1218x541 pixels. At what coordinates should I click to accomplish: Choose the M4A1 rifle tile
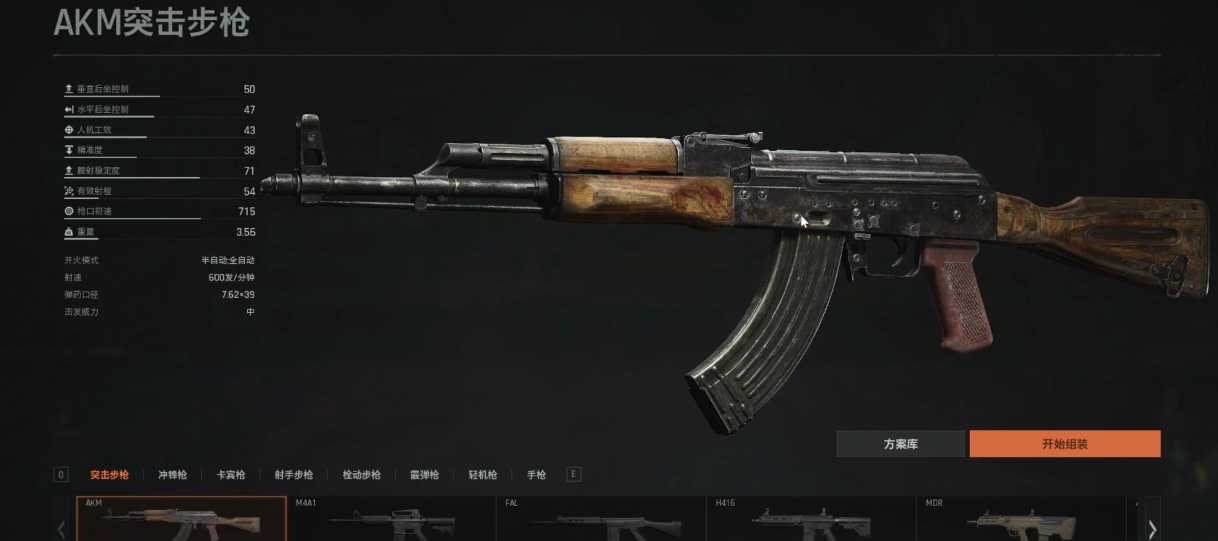[x=391, y=520]
